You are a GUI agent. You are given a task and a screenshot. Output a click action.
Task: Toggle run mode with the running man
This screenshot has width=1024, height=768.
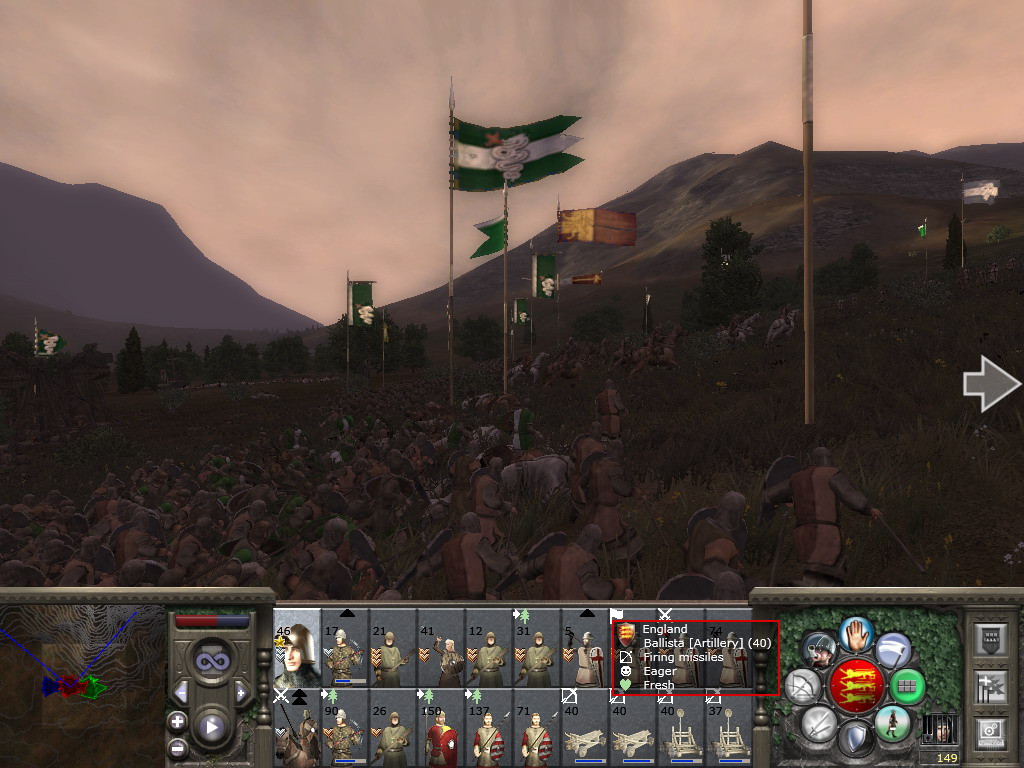[891, 722]
